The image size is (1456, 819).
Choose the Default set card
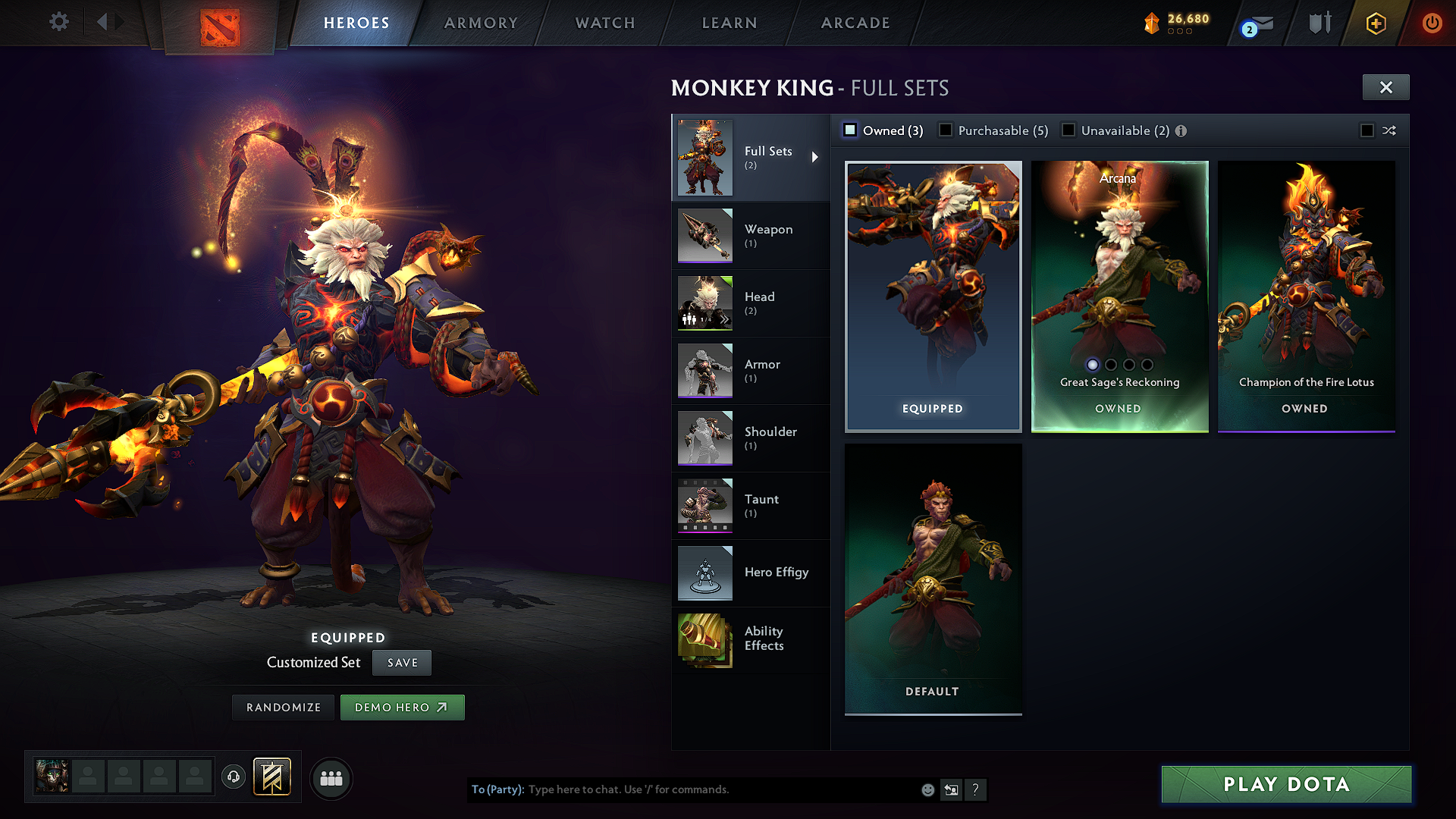[933, 579]
